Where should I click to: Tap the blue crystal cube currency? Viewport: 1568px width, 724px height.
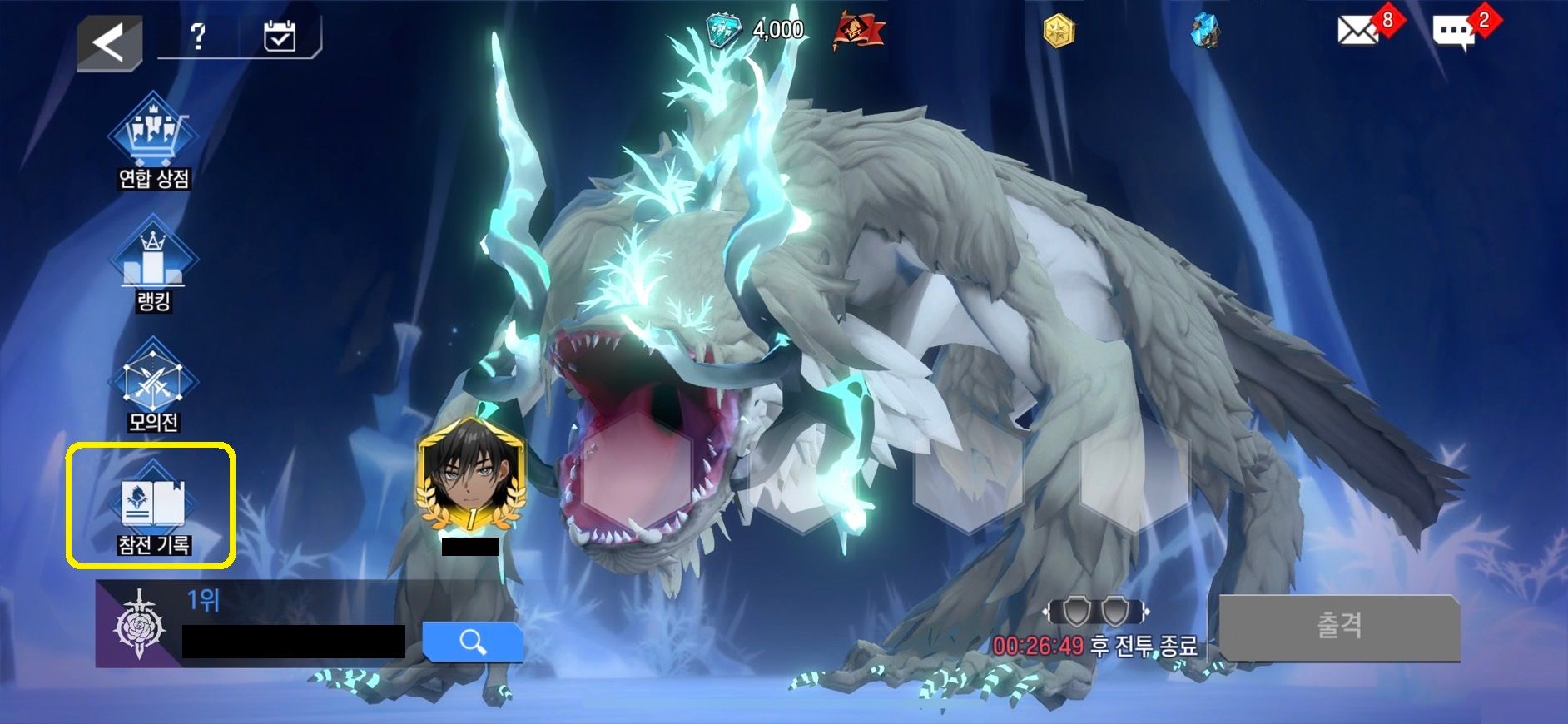1204,32
